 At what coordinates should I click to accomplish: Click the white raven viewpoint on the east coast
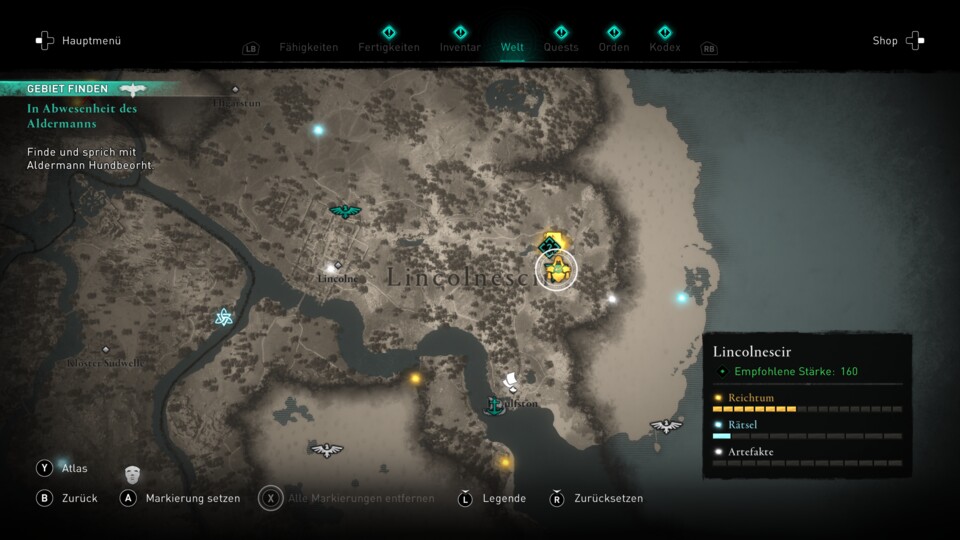[666, 427]
